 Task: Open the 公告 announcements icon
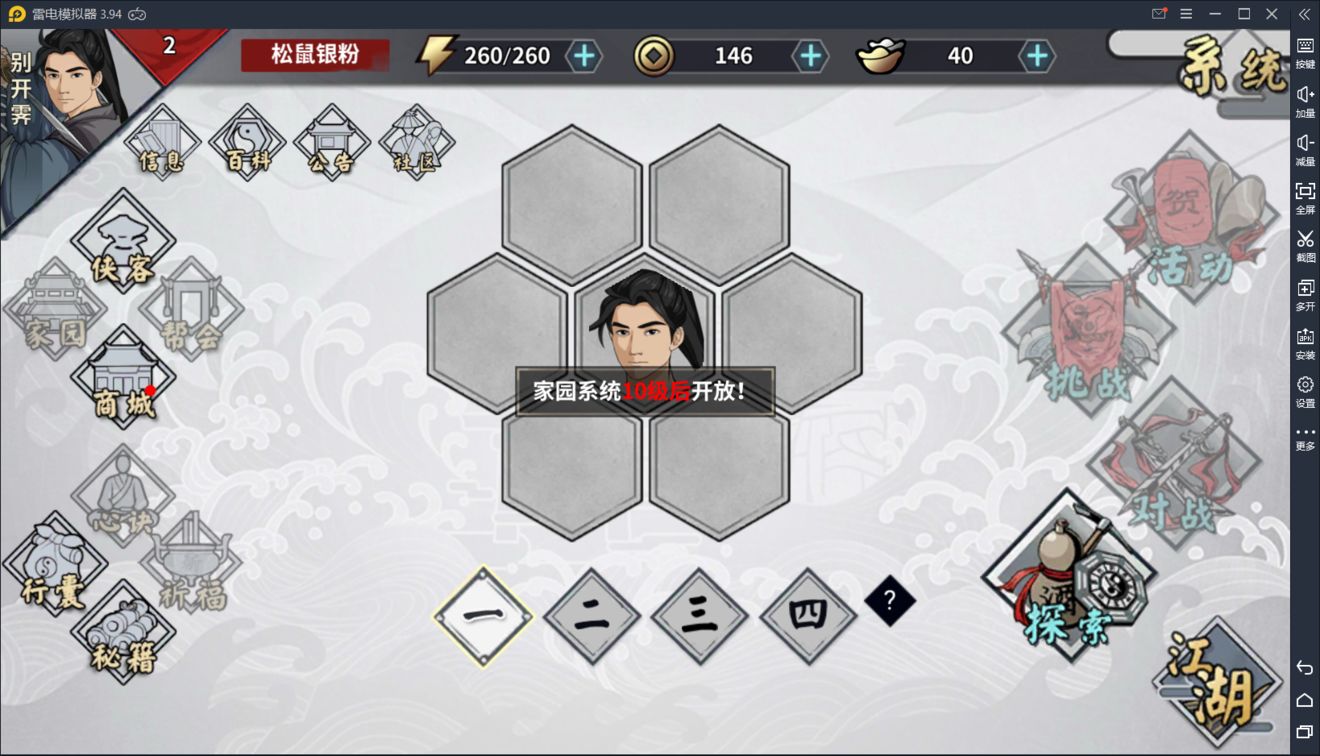[332, 140]
